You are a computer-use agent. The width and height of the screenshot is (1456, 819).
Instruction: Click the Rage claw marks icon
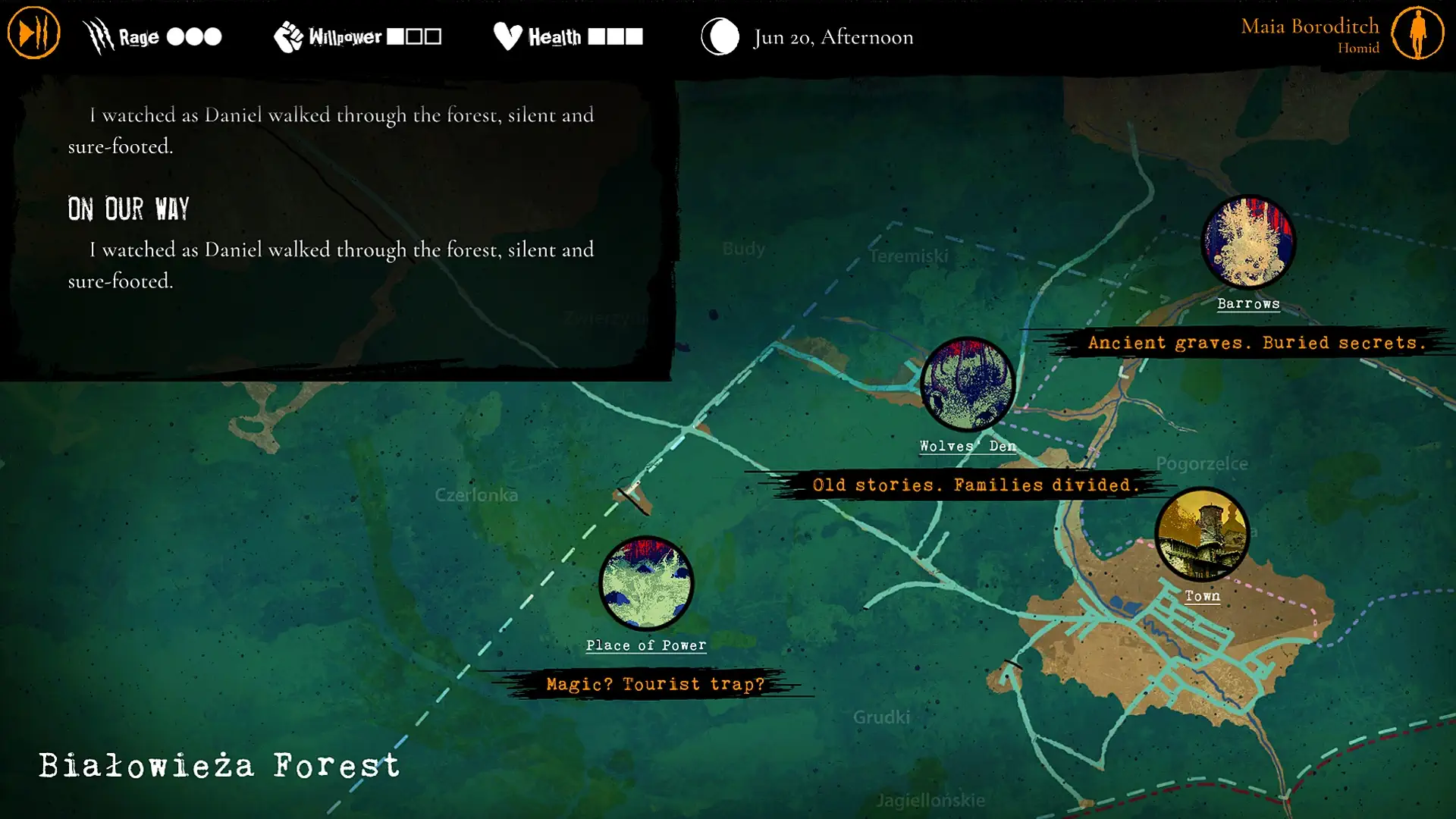(96, 34)
